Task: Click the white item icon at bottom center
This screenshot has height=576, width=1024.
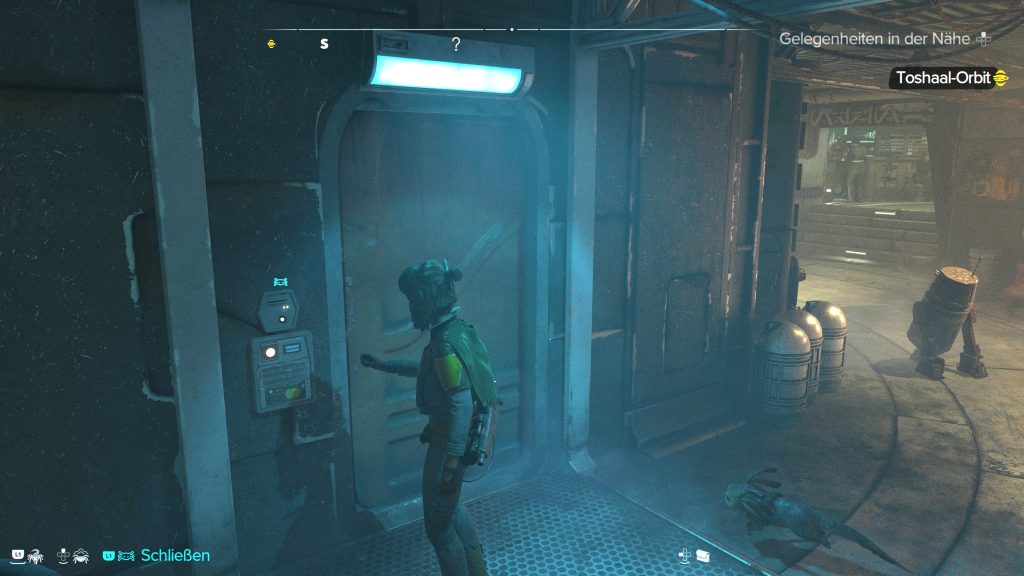Action: point(701,555)
